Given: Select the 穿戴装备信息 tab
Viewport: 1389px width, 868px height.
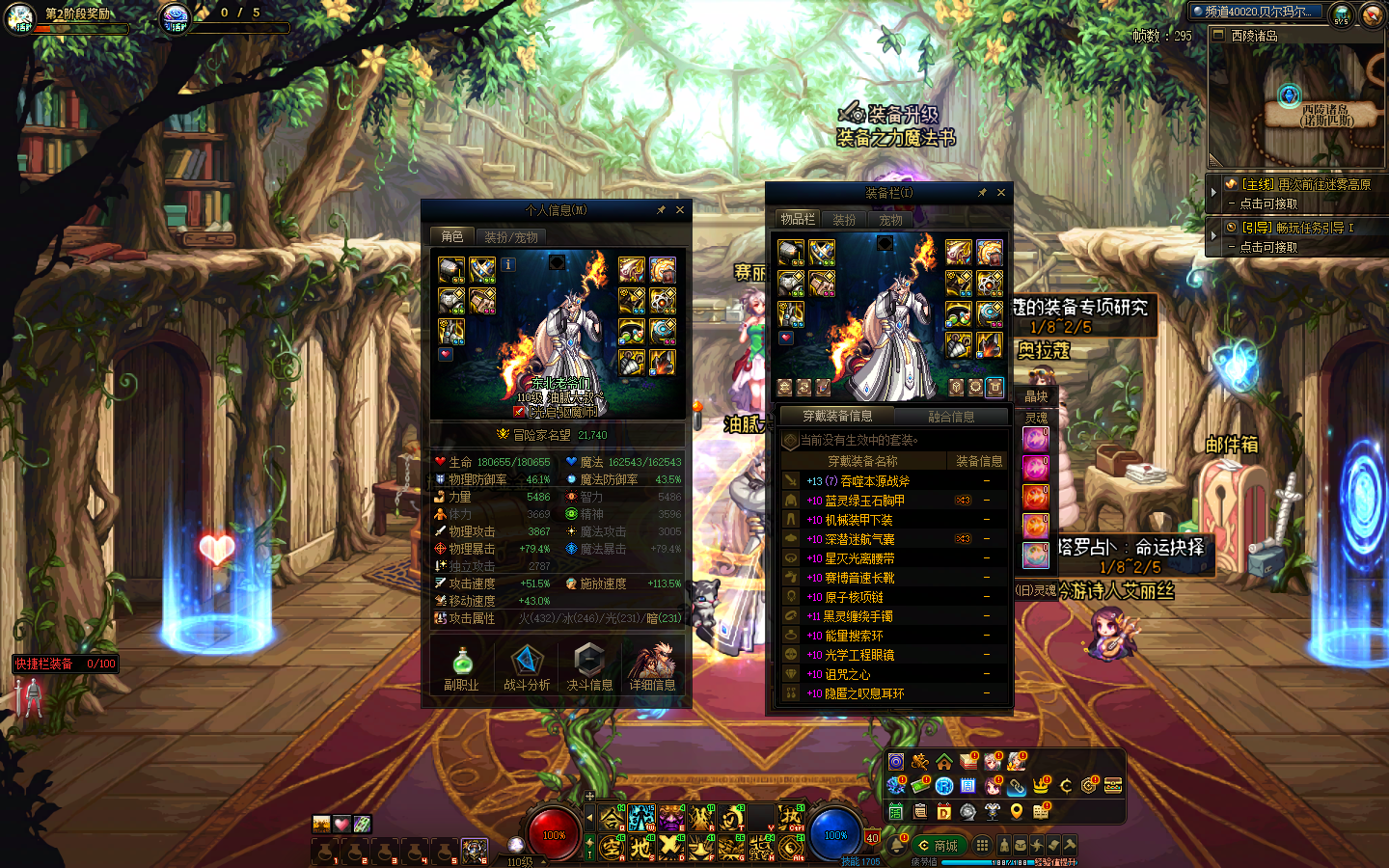Looking at the screenshot, I should (x=837, y=416).
